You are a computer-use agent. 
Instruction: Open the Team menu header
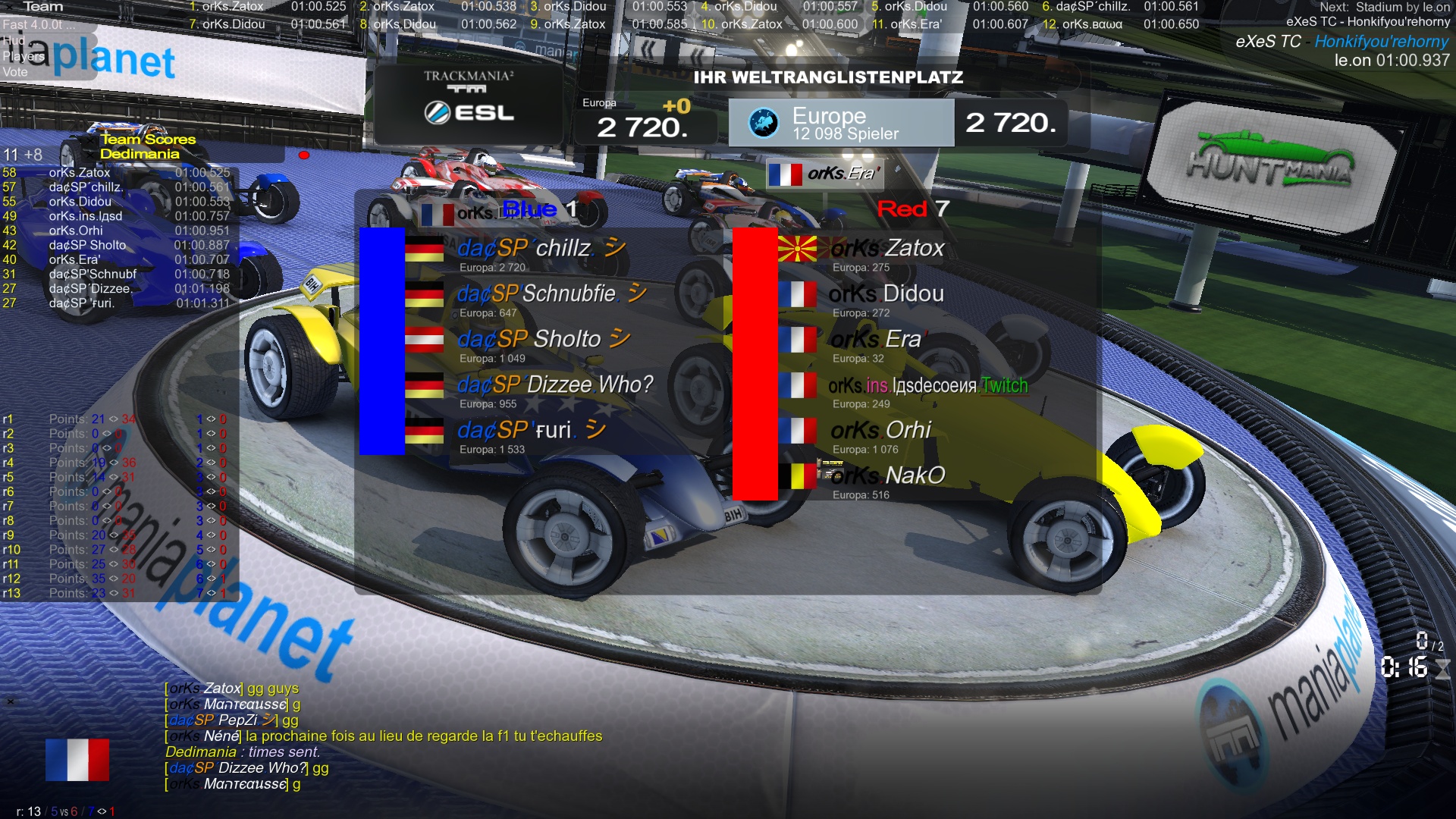42,7
